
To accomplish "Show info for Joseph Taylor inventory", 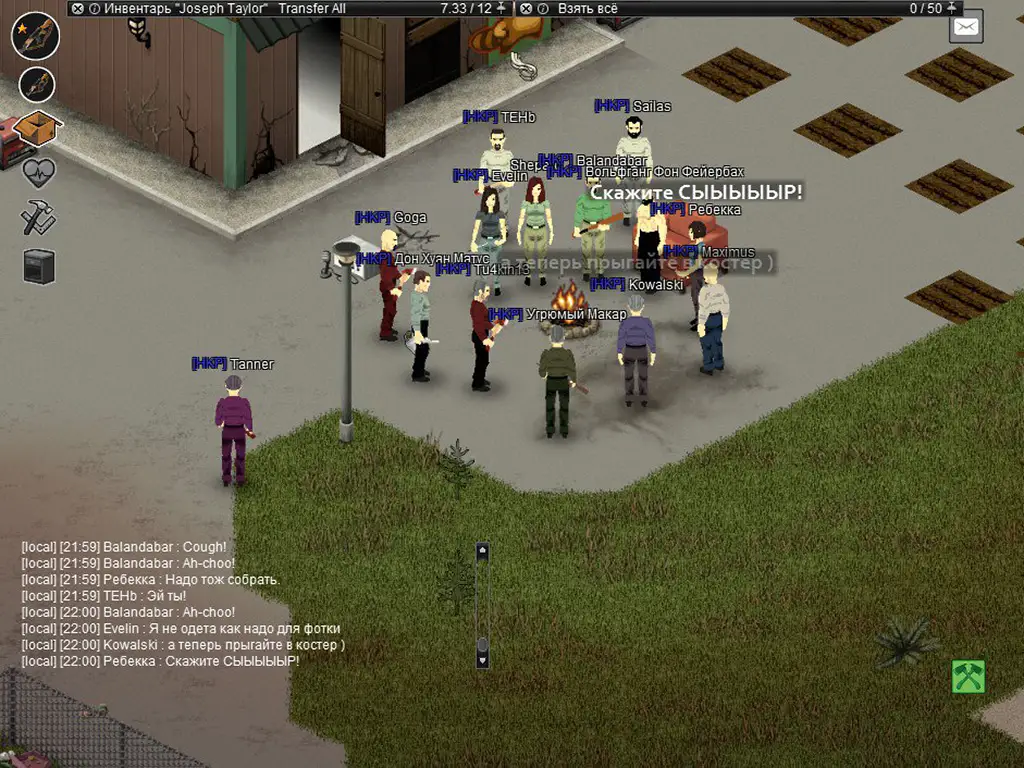I will (x=94, y=8).
